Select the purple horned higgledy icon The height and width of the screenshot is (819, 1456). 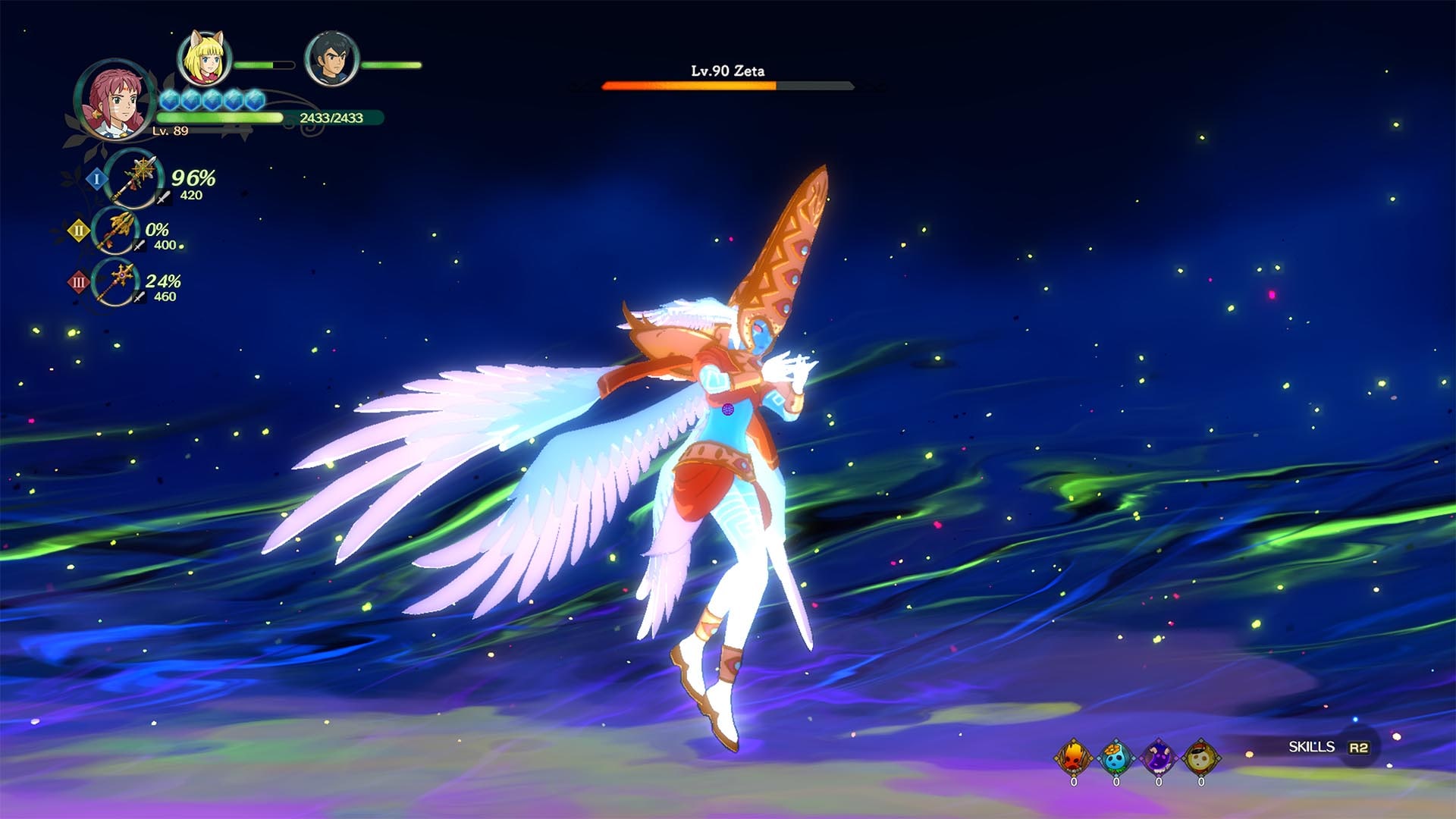1158,757
